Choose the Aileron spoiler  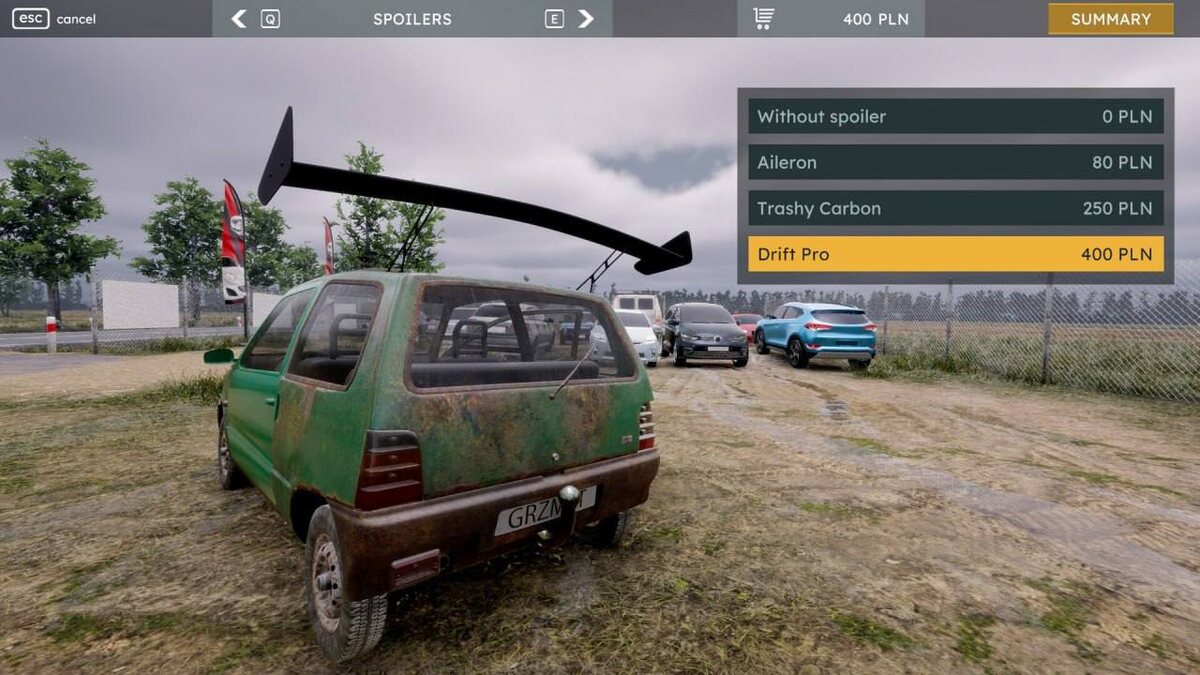click(955, 162)
